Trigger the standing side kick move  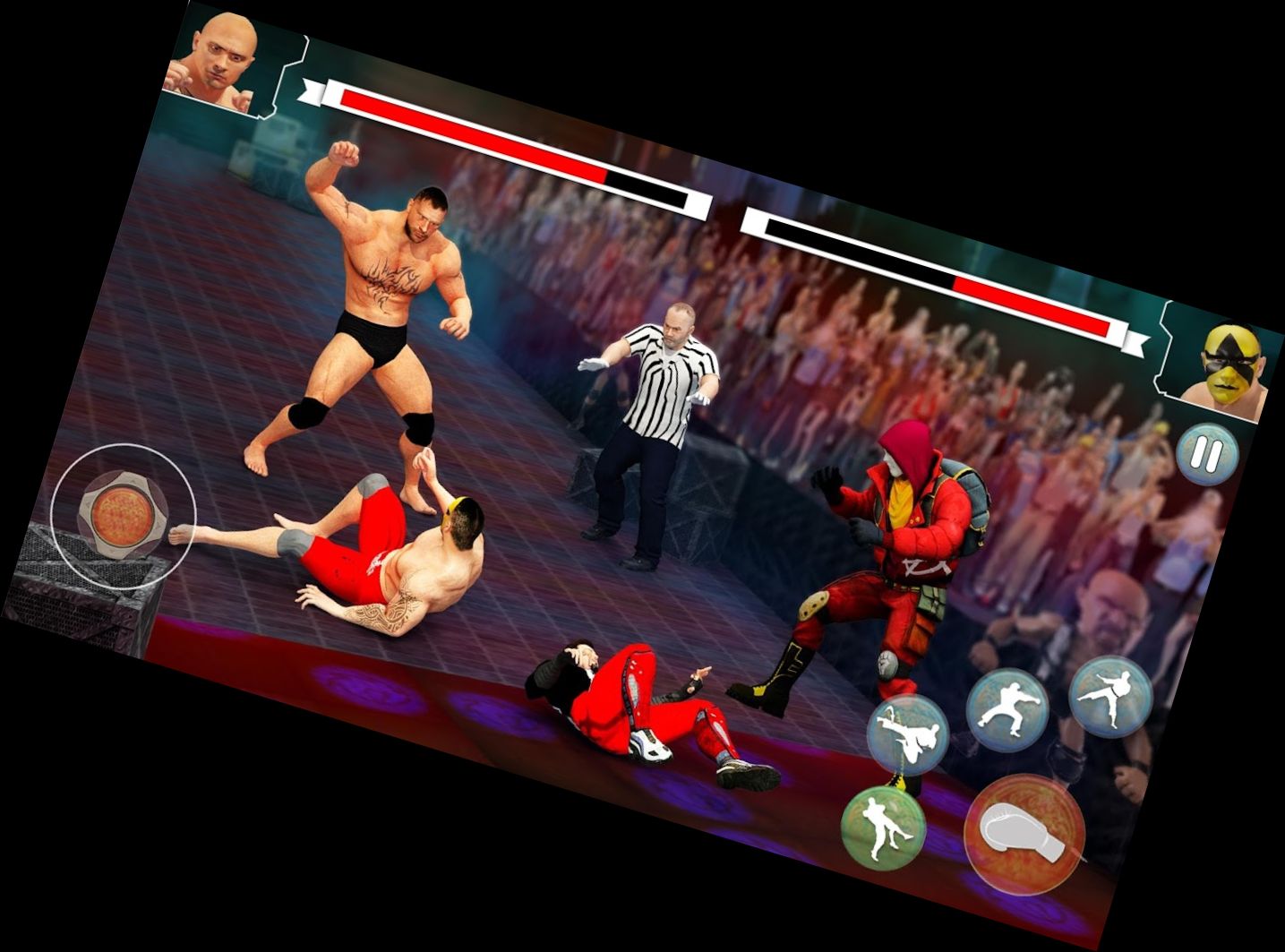tap(1109, 696)
